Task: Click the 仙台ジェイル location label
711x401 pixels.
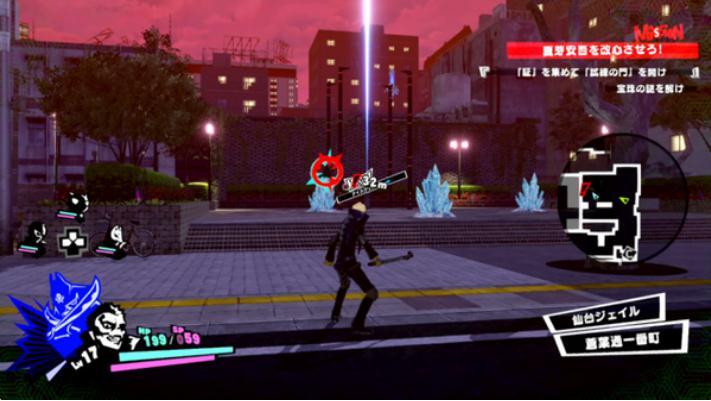Action: [603, 314]
